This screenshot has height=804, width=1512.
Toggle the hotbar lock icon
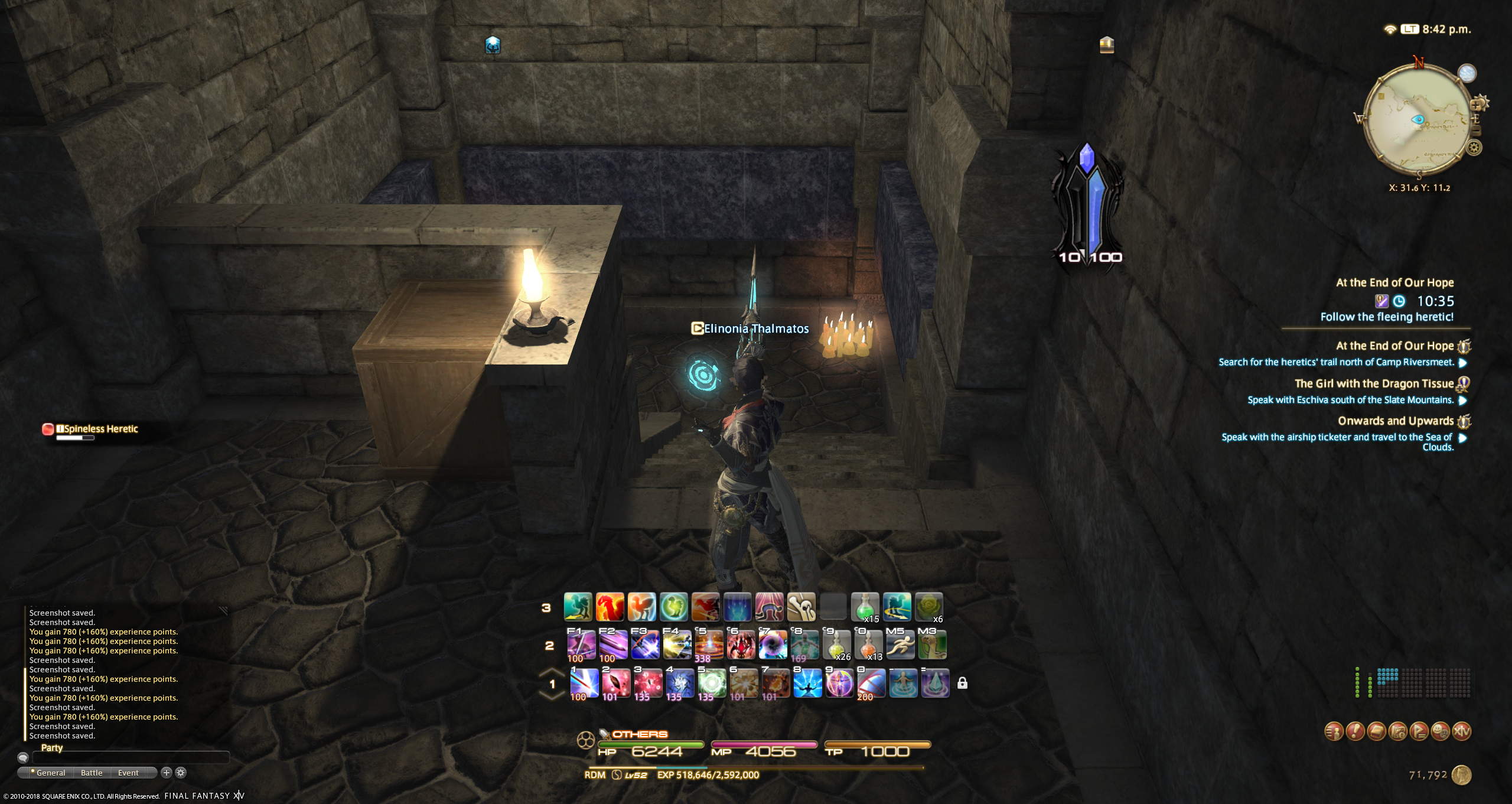tap(962, 683)
